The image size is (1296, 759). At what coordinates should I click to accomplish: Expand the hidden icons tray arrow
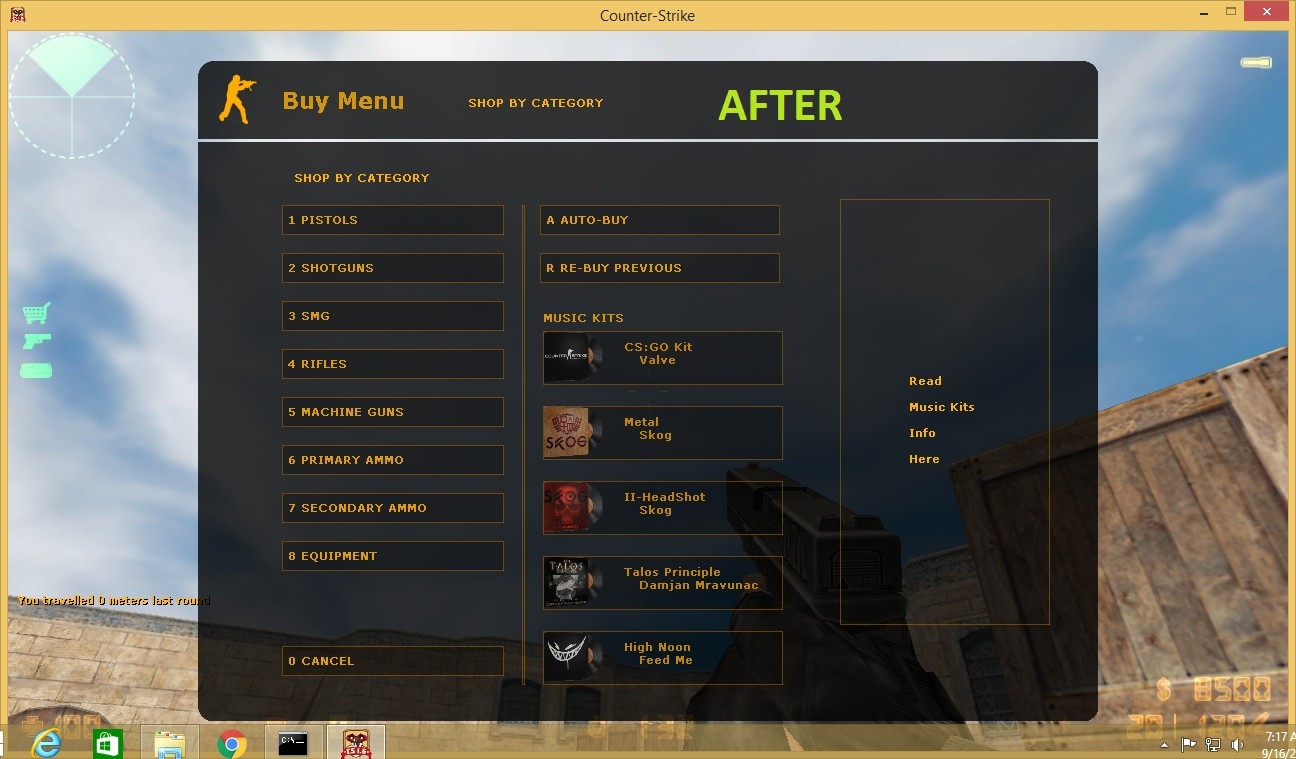click(x=1165, y=744)
